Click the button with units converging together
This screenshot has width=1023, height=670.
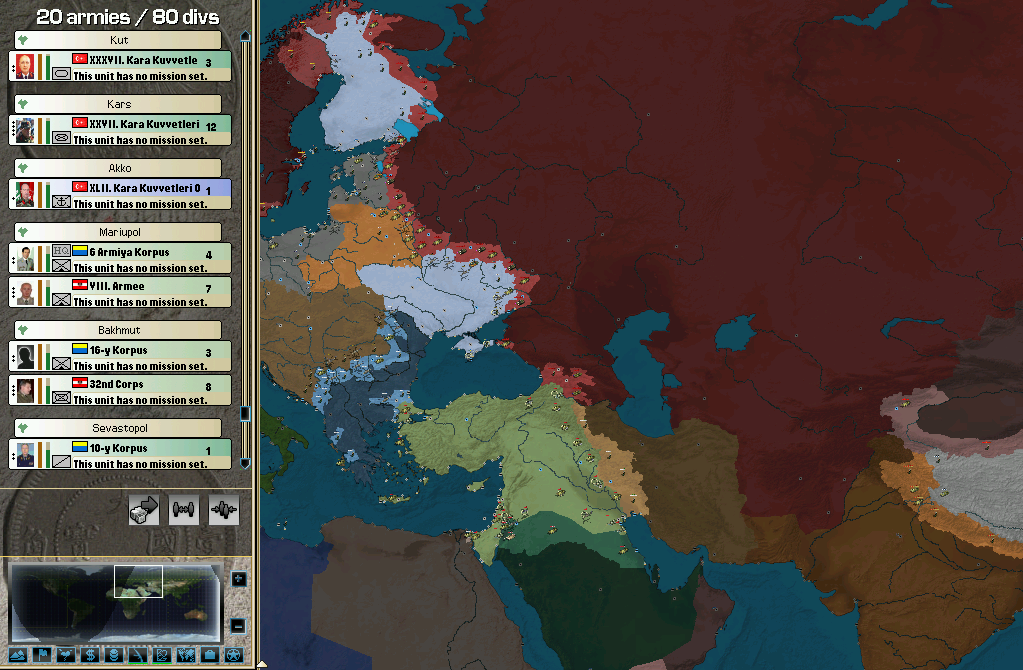tap(224, 510)
